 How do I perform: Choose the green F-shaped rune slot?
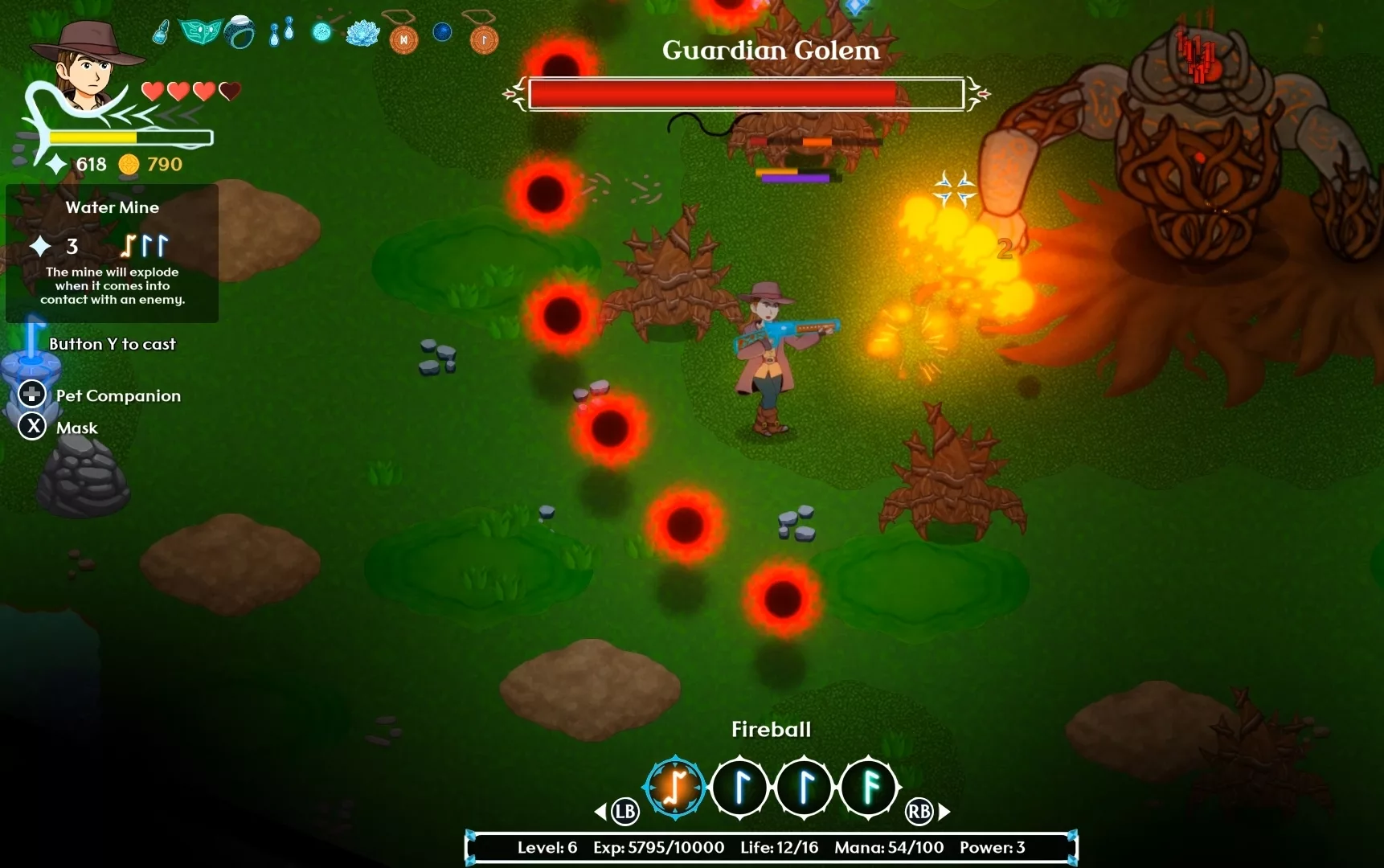point(869,787)
